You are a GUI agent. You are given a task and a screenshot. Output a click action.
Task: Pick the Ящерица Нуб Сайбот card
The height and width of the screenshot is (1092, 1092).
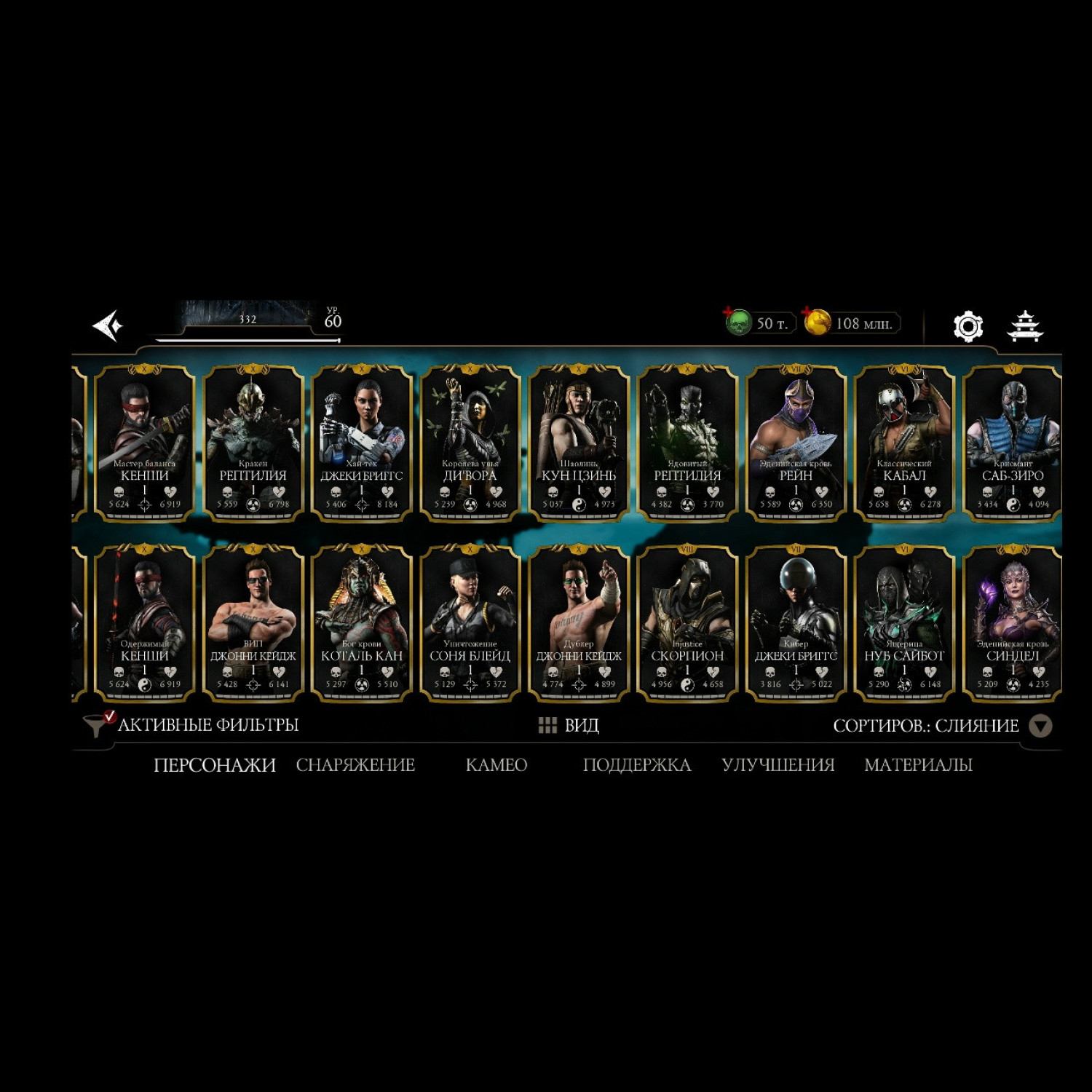[x=904, y=623]
